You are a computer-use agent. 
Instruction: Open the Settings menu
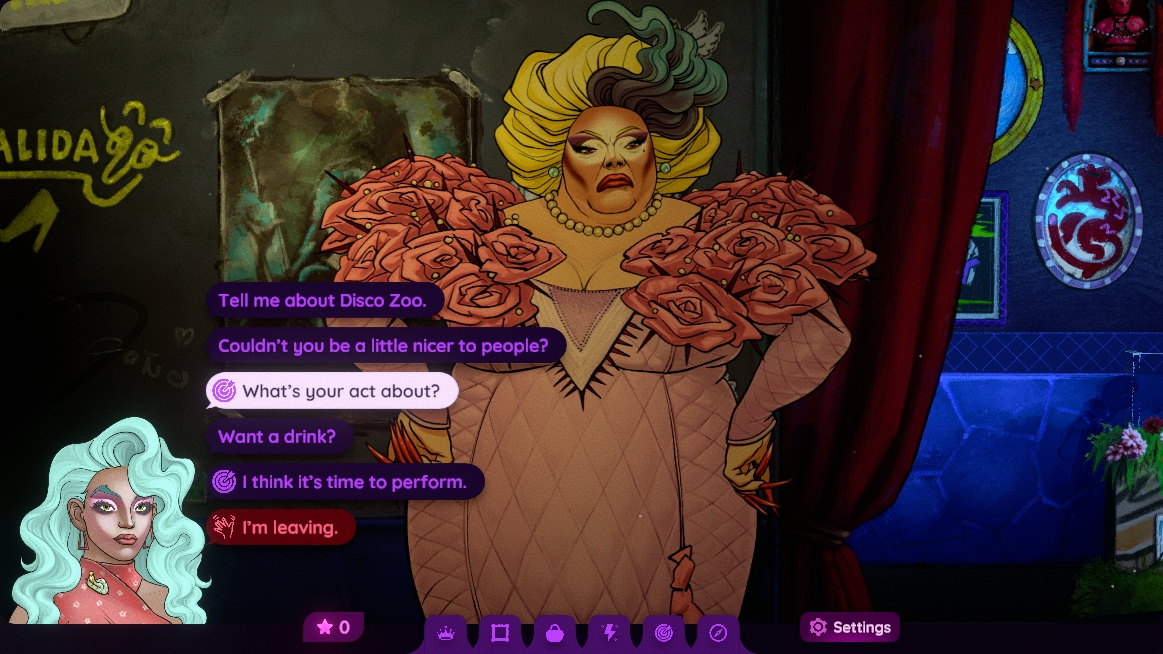pyautogui.click(x=850, y=628)
